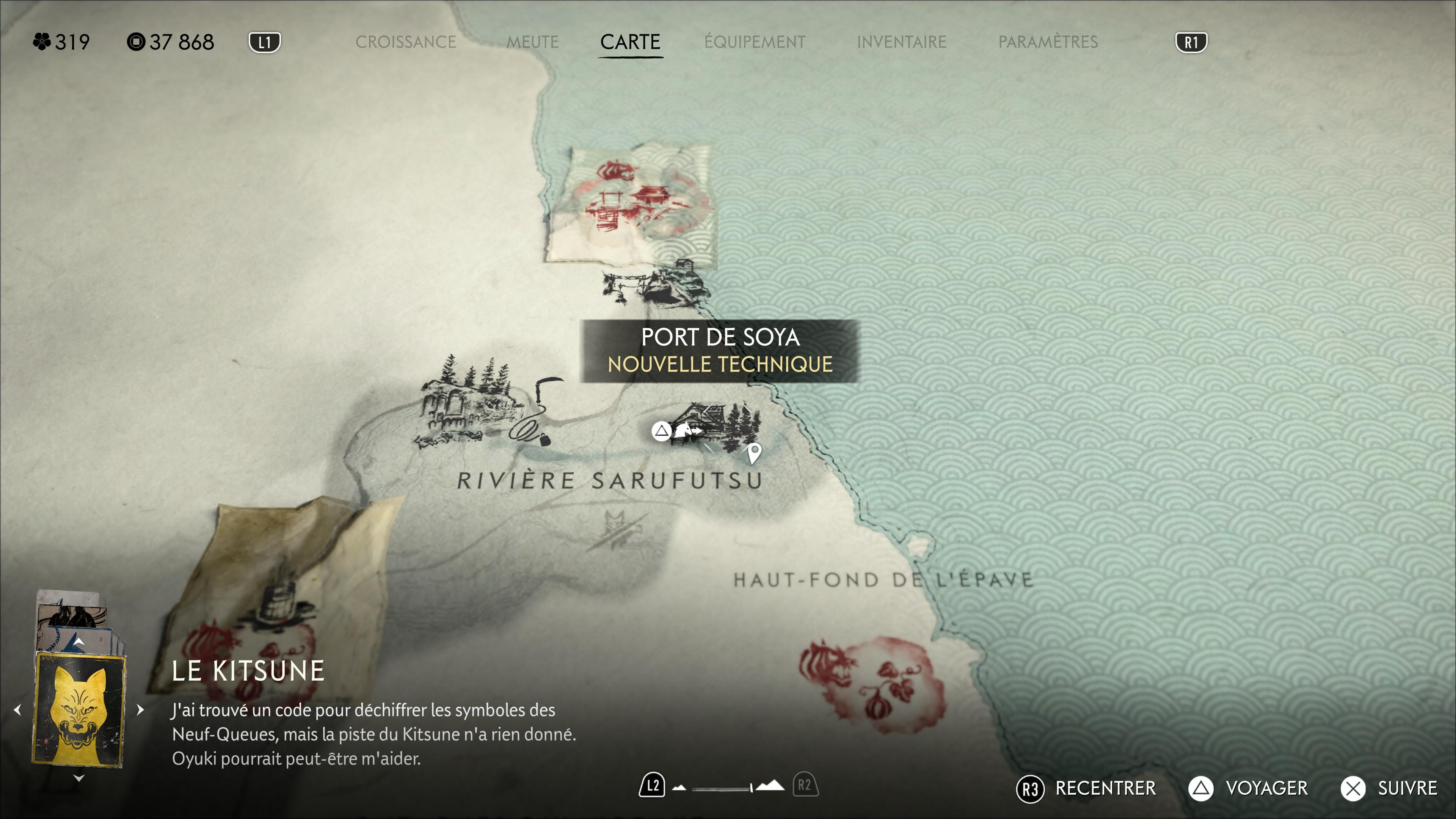1456x819 pixels.
Task: Switch to the Croissance tab
Action: (x=405, y=42)
